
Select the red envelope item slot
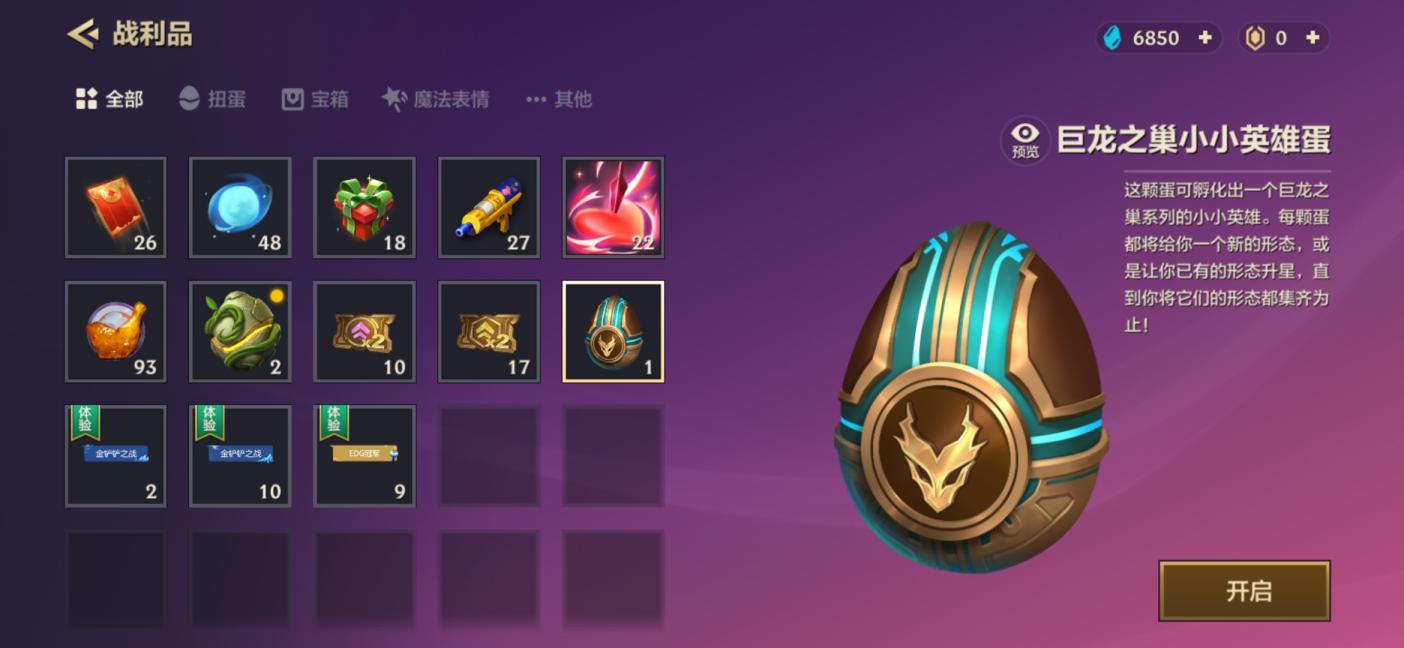[116, 207]
